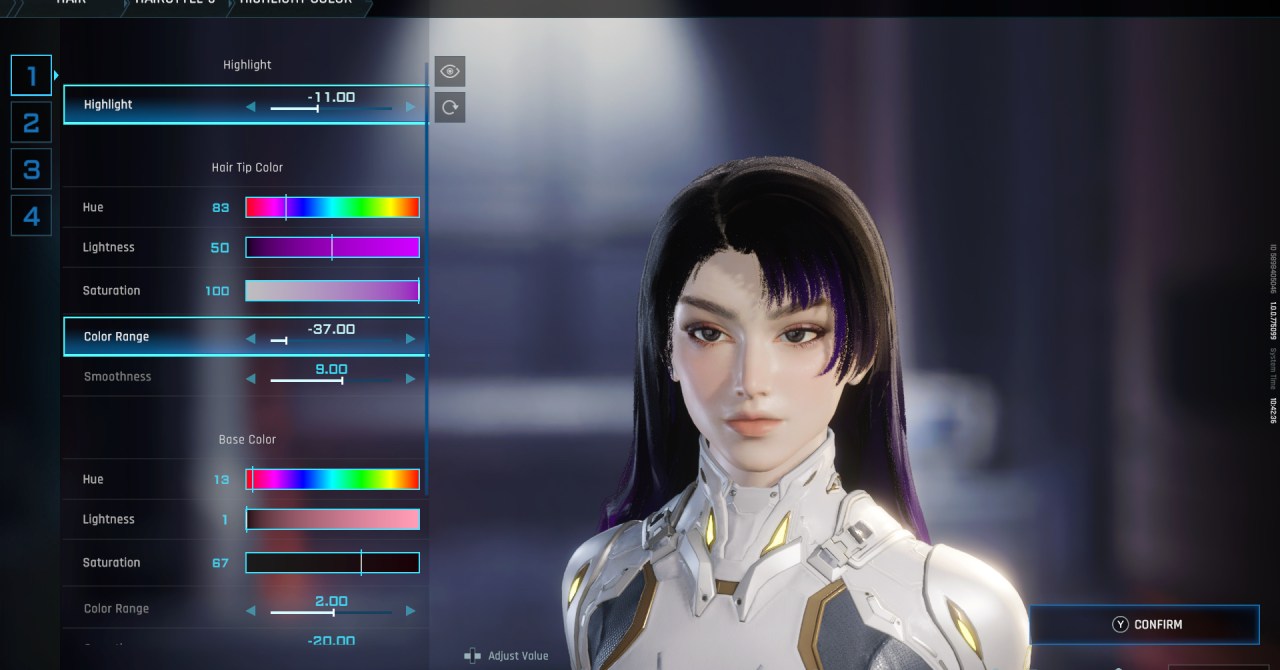The height and width of the screenshot is (670, 1280).
Task: Set Hair Tip Color hue on rainbow bar
Action: click(332, 207)
